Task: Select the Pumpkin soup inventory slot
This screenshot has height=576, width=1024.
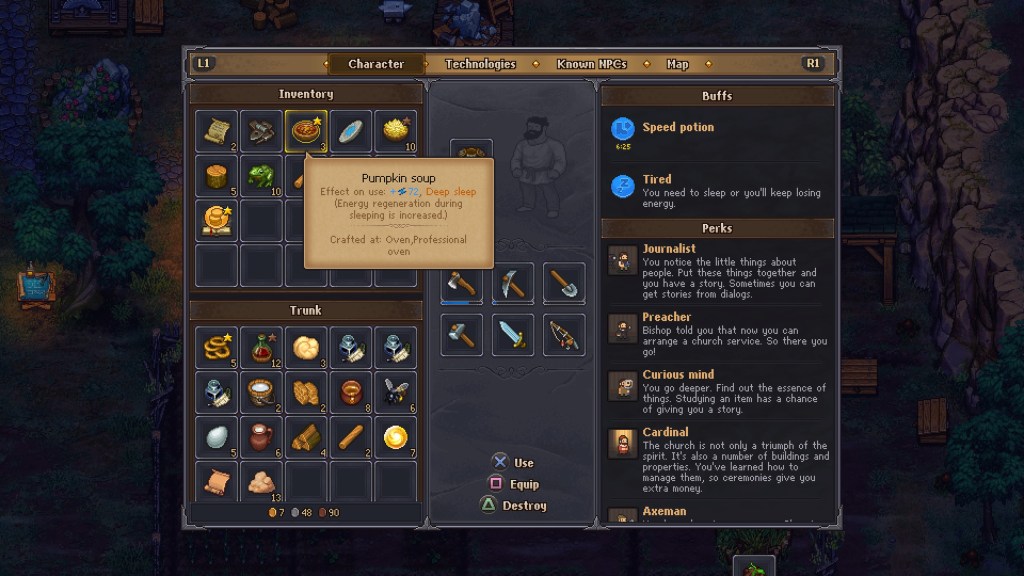Action: (x=305, y=131)
